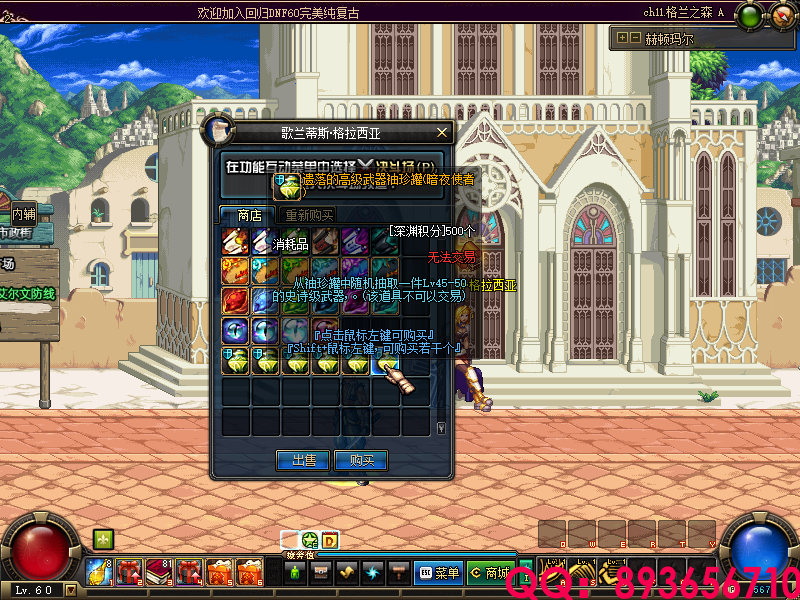Select the red orb item in the shop's third row
Screen dimensions: 800x600
point(235,299)
